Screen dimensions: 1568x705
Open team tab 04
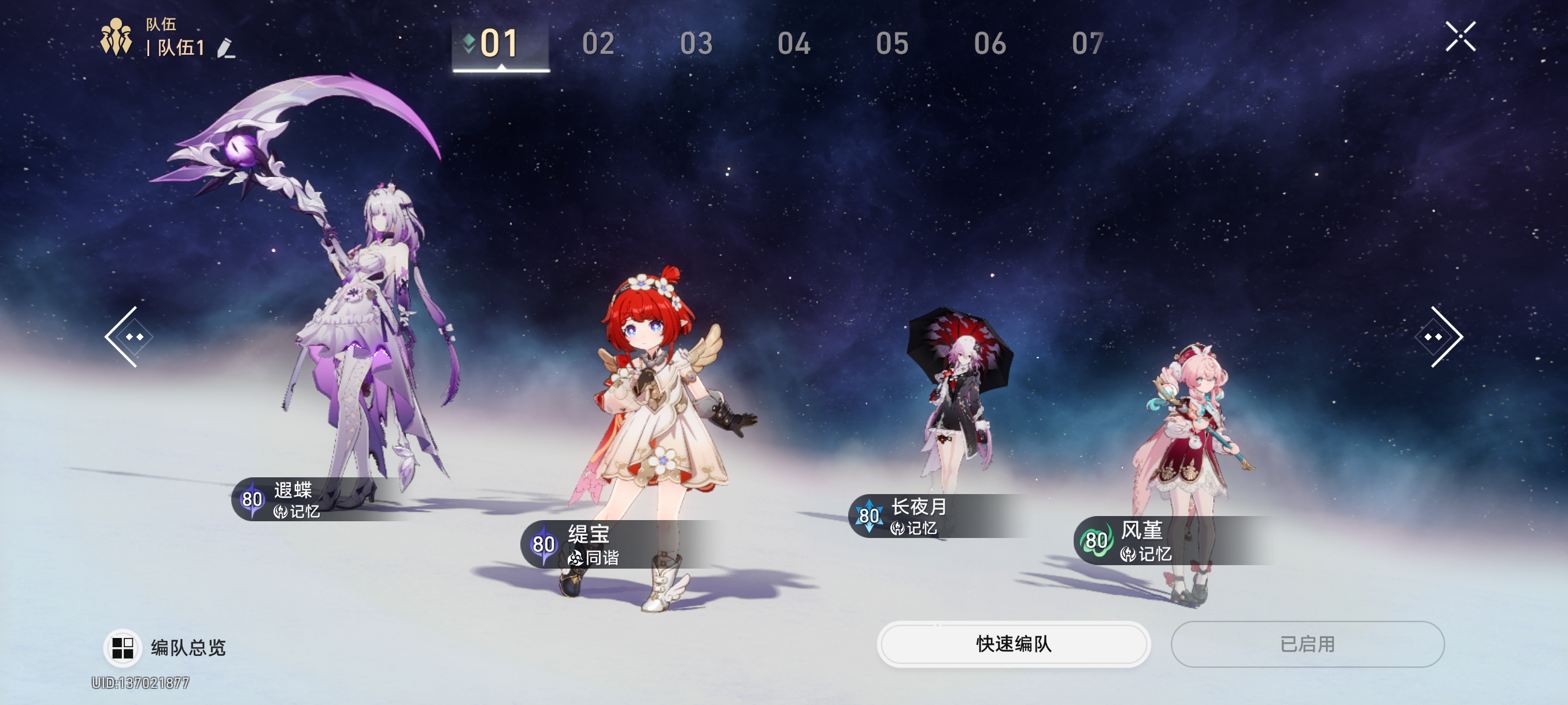coord(794,44)
